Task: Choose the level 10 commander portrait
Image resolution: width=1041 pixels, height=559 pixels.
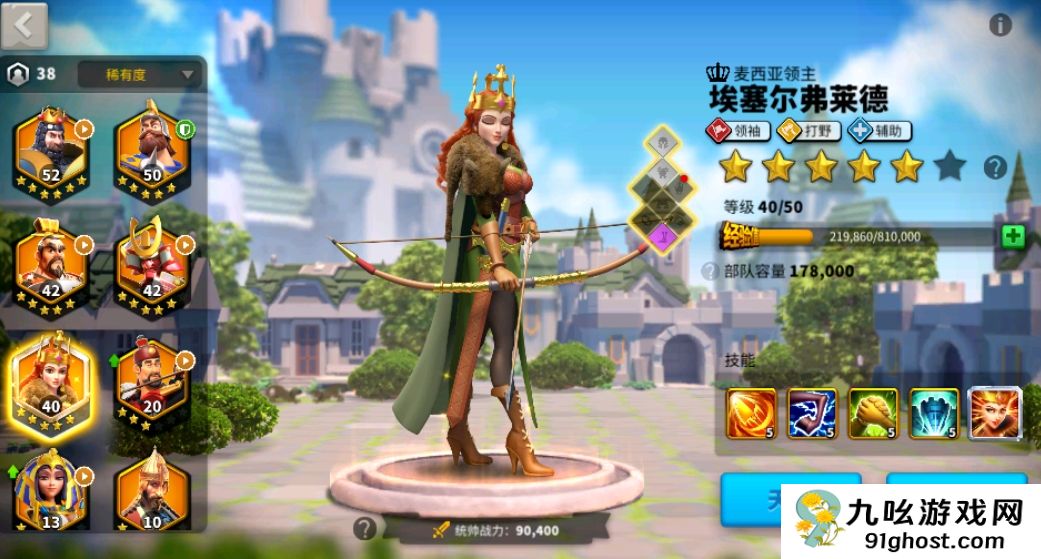Action: [152, 490]
